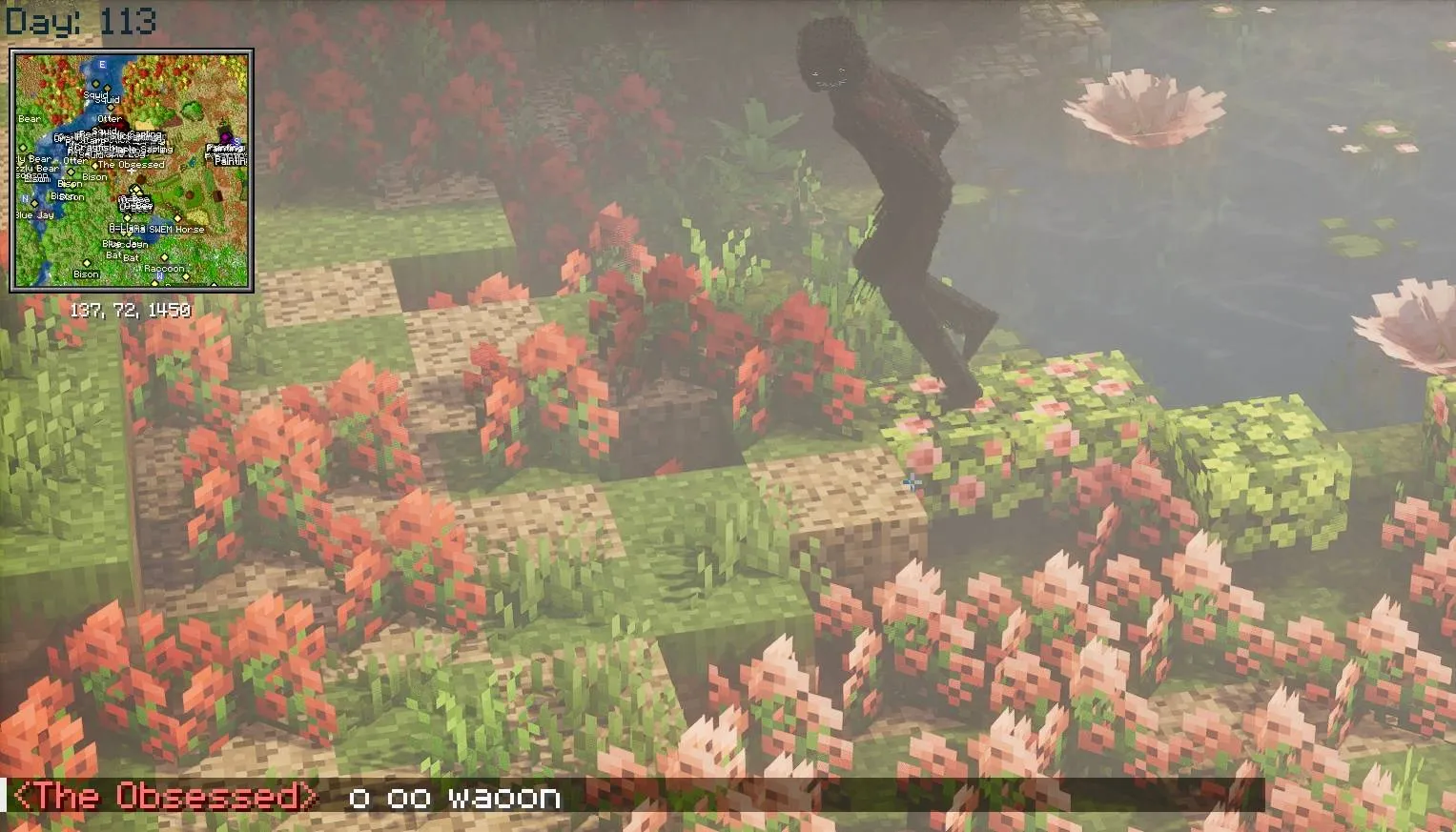The image size is (1456, 832).
Task: Click the Blue Jay marker on the minimap
Action: pyautogui.click(x=33, y=214)
